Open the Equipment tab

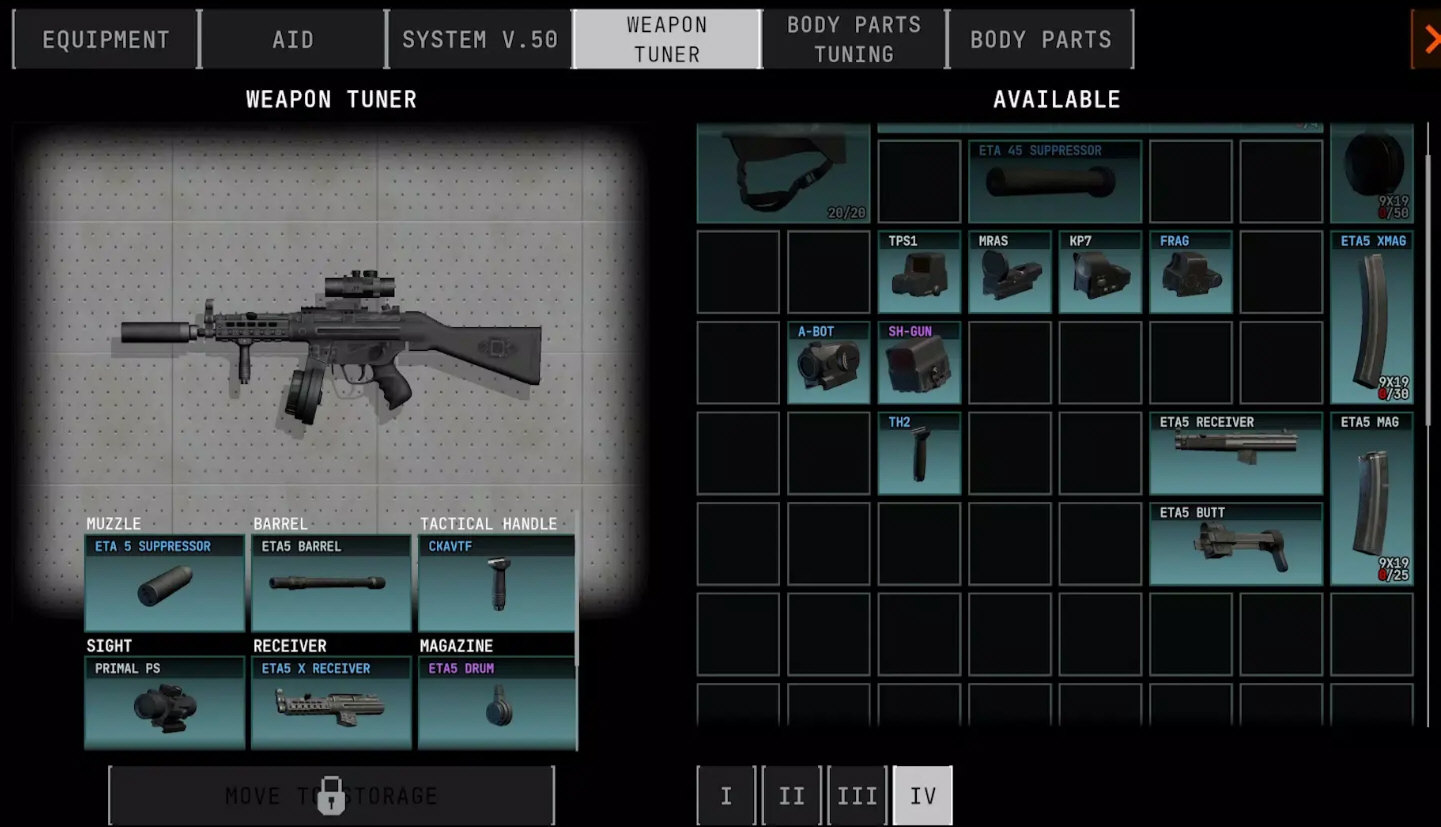pos(106,40)
